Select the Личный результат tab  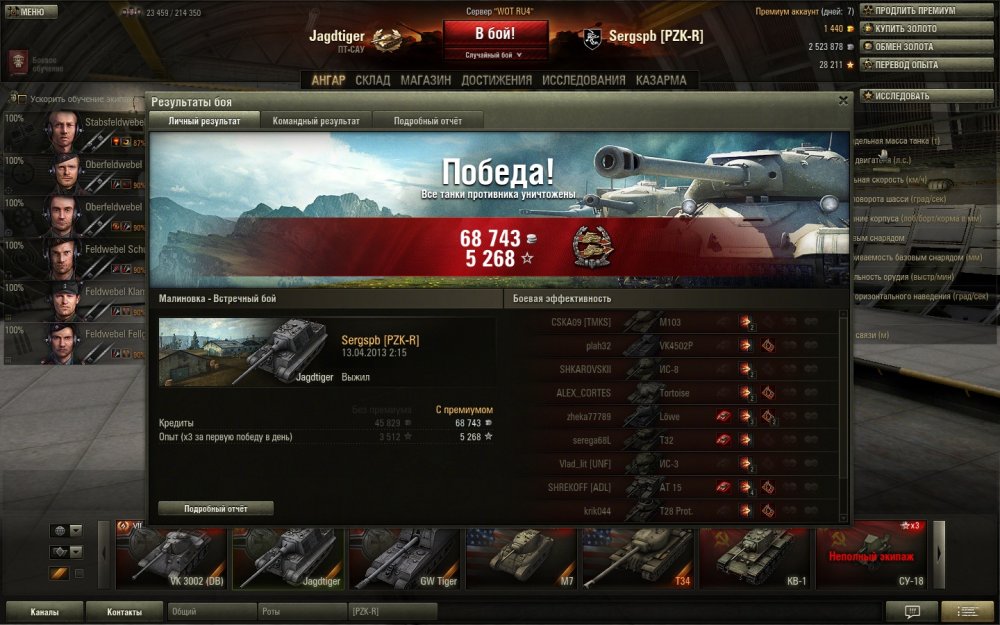tap(204, 121)
